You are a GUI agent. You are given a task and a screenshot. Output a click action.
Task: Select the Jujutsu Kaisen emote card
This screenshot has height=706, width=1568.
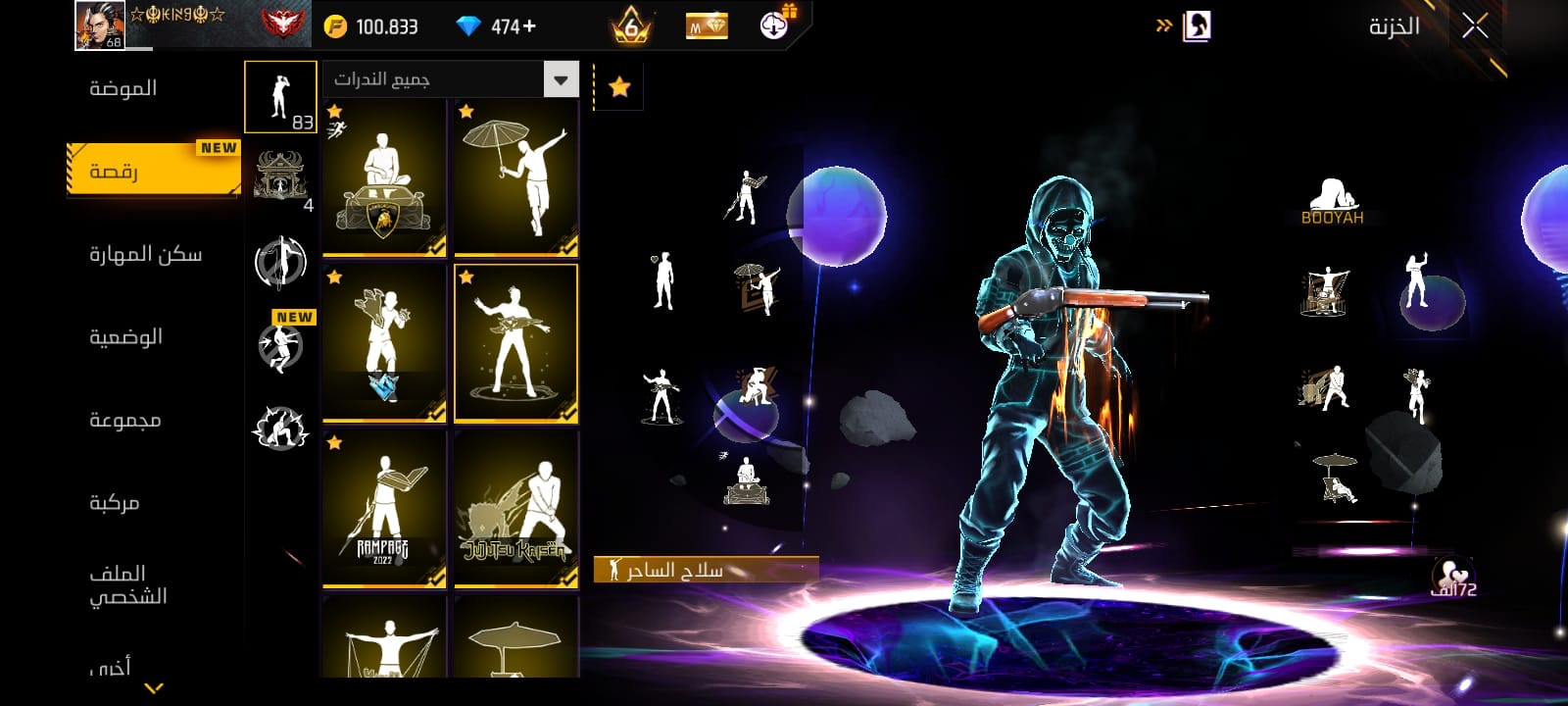(516, 509)
